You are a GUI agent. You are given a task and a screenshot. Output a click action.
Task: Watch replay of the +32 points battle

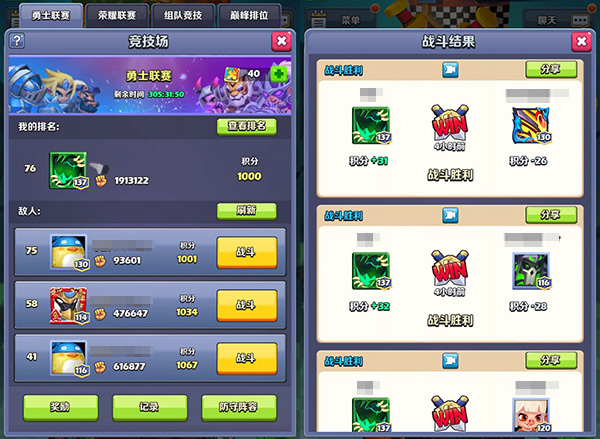(x=451, y=215)
